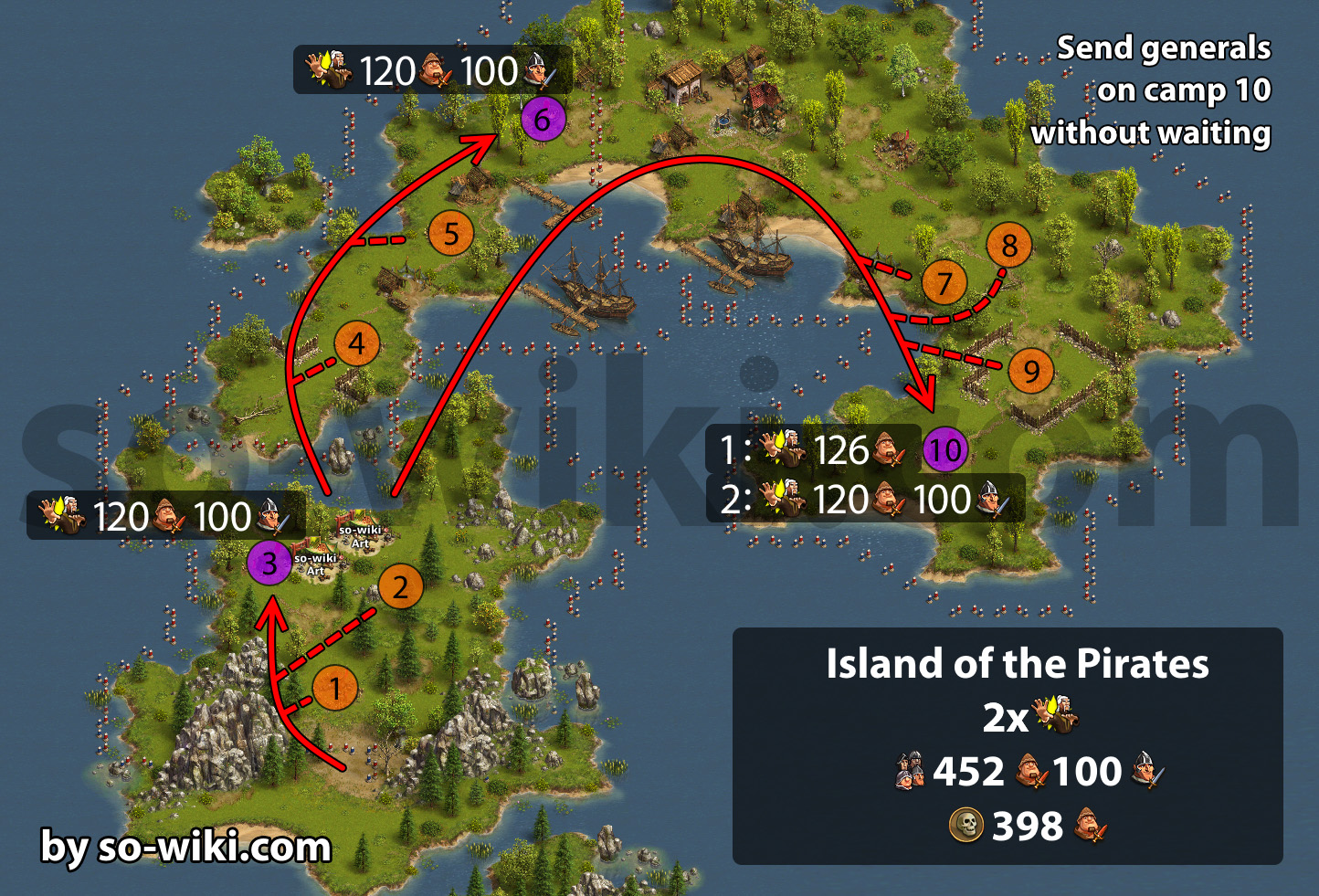Click the purple camp 10 marker
1319x896 pixels.
(x=945, y=449)
